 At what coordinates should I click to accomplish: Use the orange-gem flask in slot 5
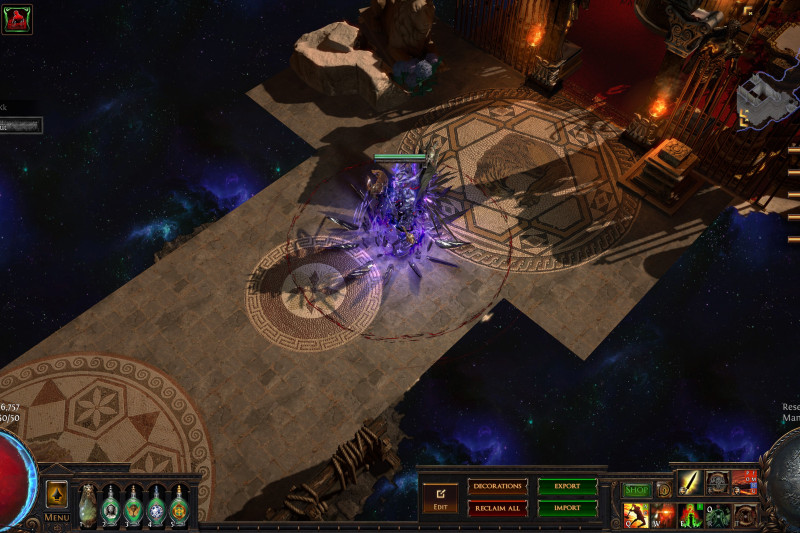tap(179, 505)
